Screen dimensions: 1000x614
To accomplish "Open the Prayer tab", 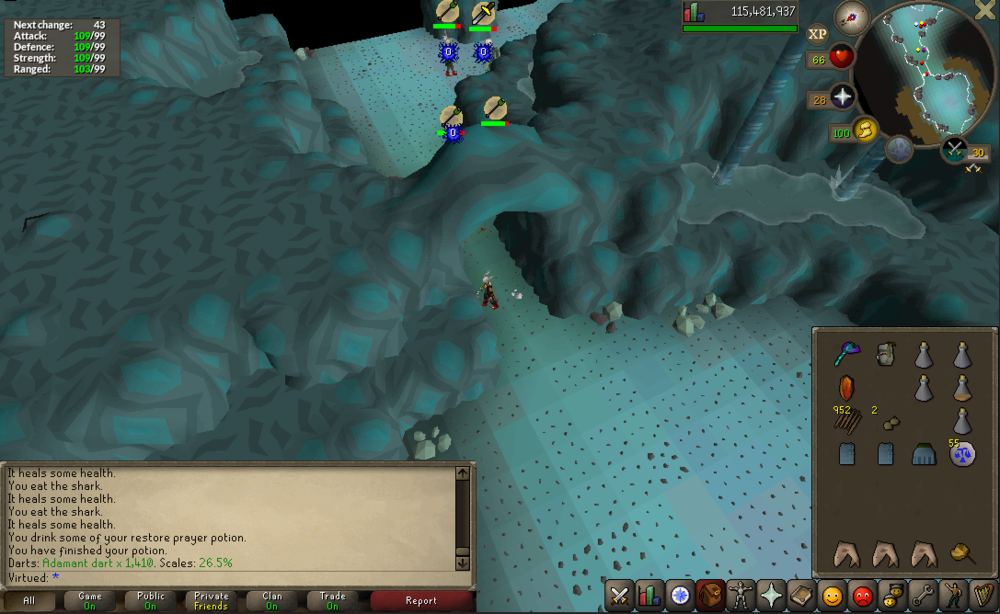I will click(771, 596).
